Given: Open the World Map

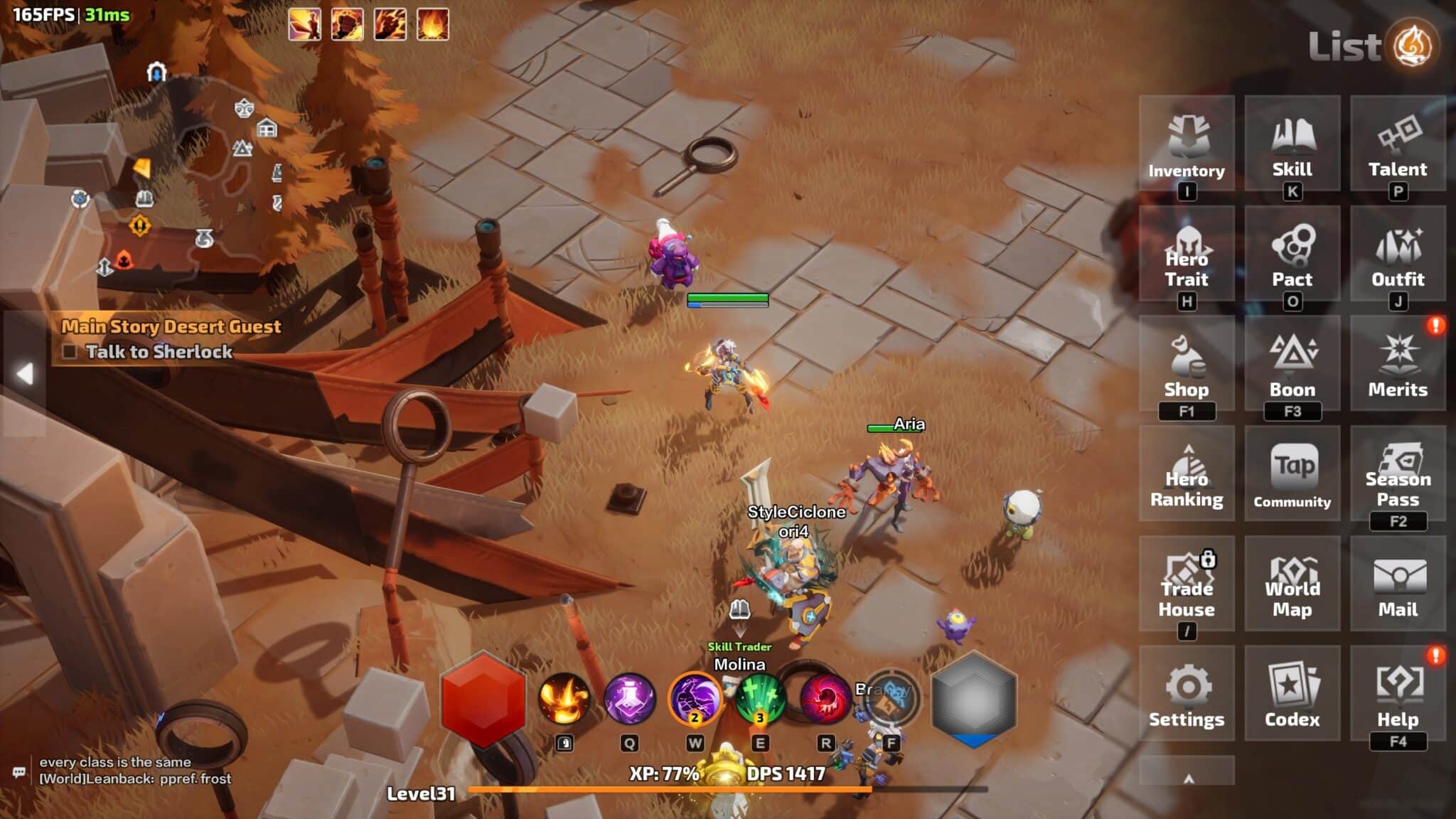Looking at the screenshot, I should [1292, 585].
